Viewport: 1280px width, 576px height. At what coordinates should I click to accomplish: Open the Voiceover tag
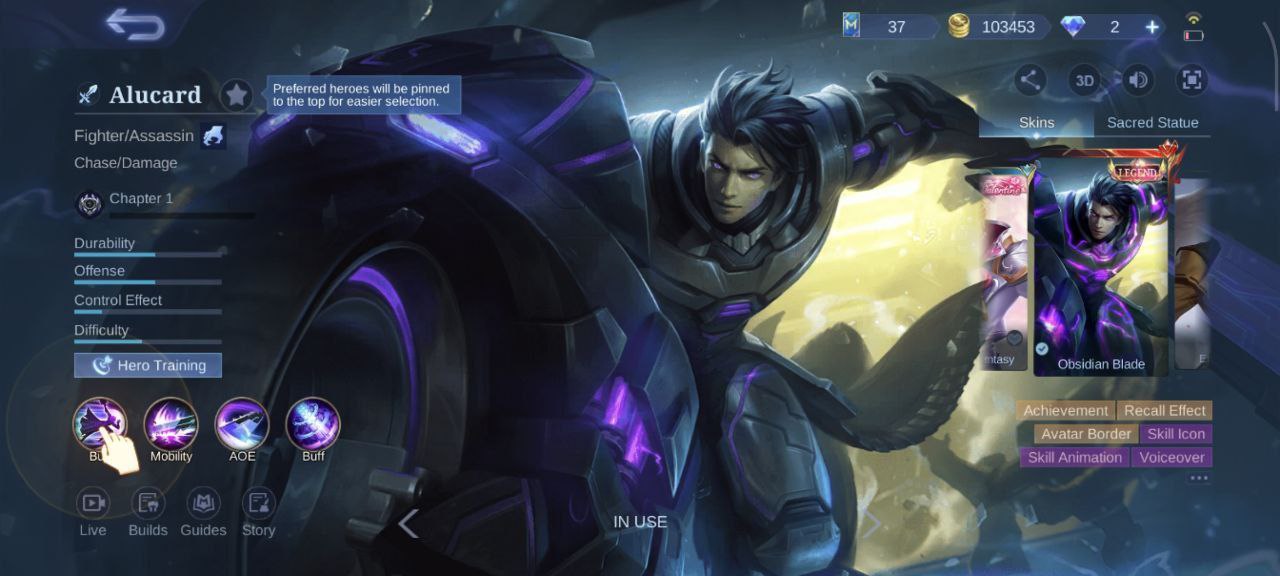coord(1172,457)
